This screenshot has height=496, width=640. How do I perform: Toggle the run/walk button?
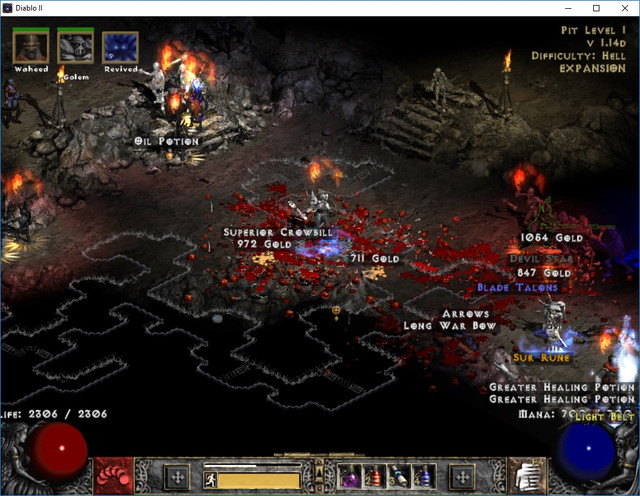(212, 479)
